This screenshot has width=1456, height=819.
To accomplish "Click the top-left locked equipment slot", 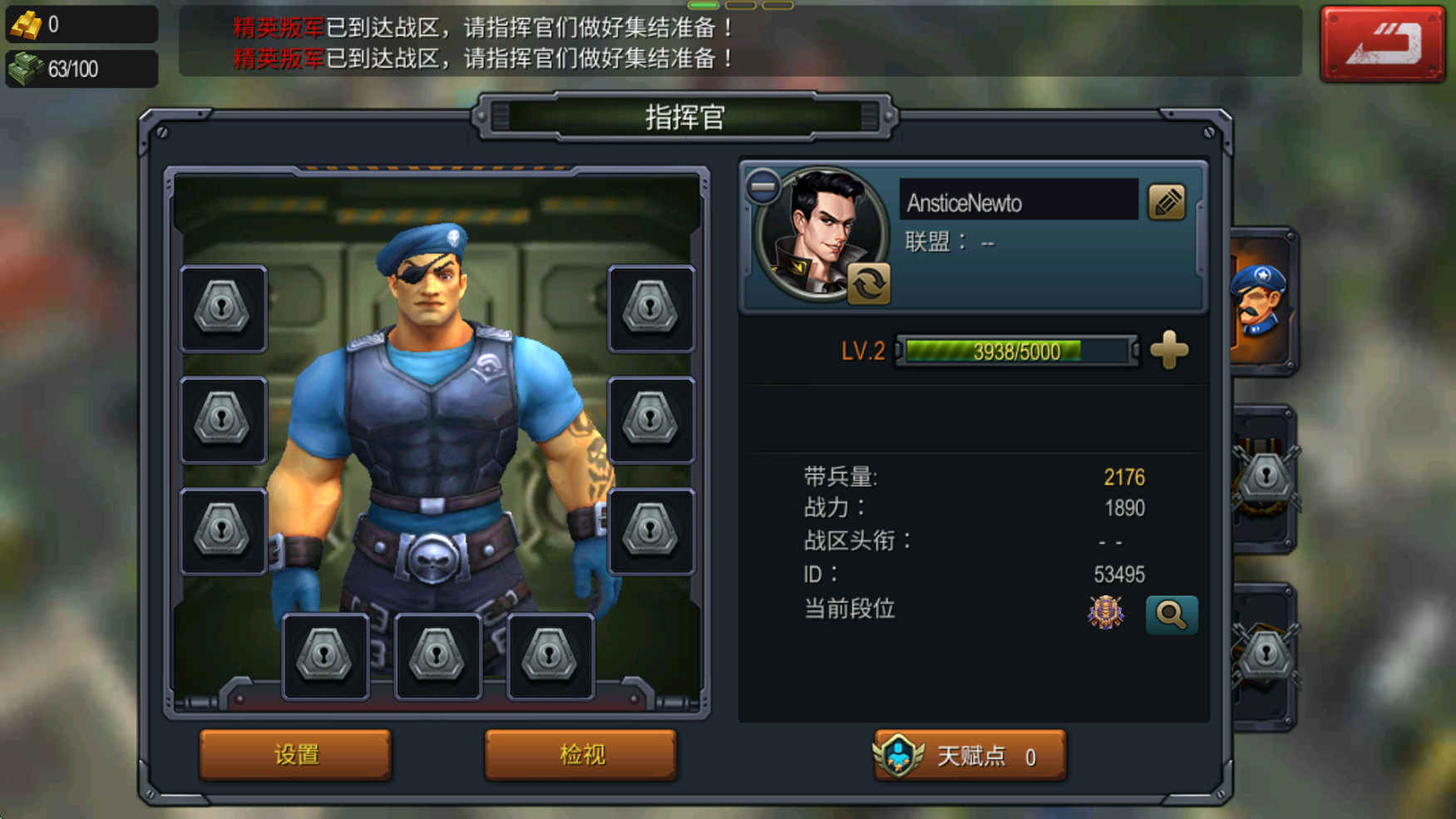I will pos(222,309).
